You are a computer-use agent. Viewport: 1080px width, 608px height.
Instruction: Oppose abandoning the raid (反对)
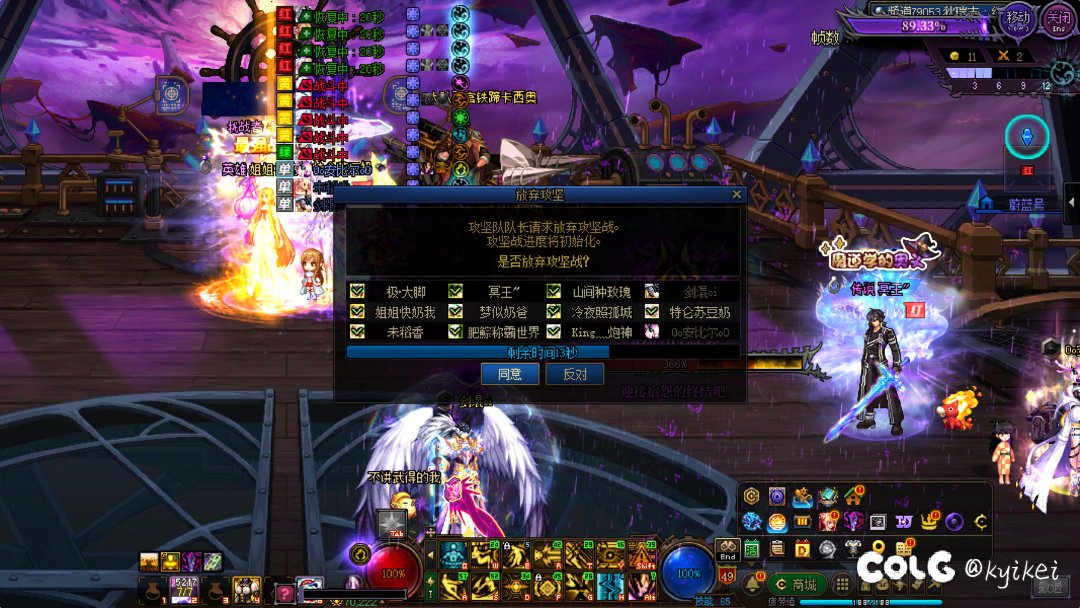pyautogui.click(x=575, y=374)
